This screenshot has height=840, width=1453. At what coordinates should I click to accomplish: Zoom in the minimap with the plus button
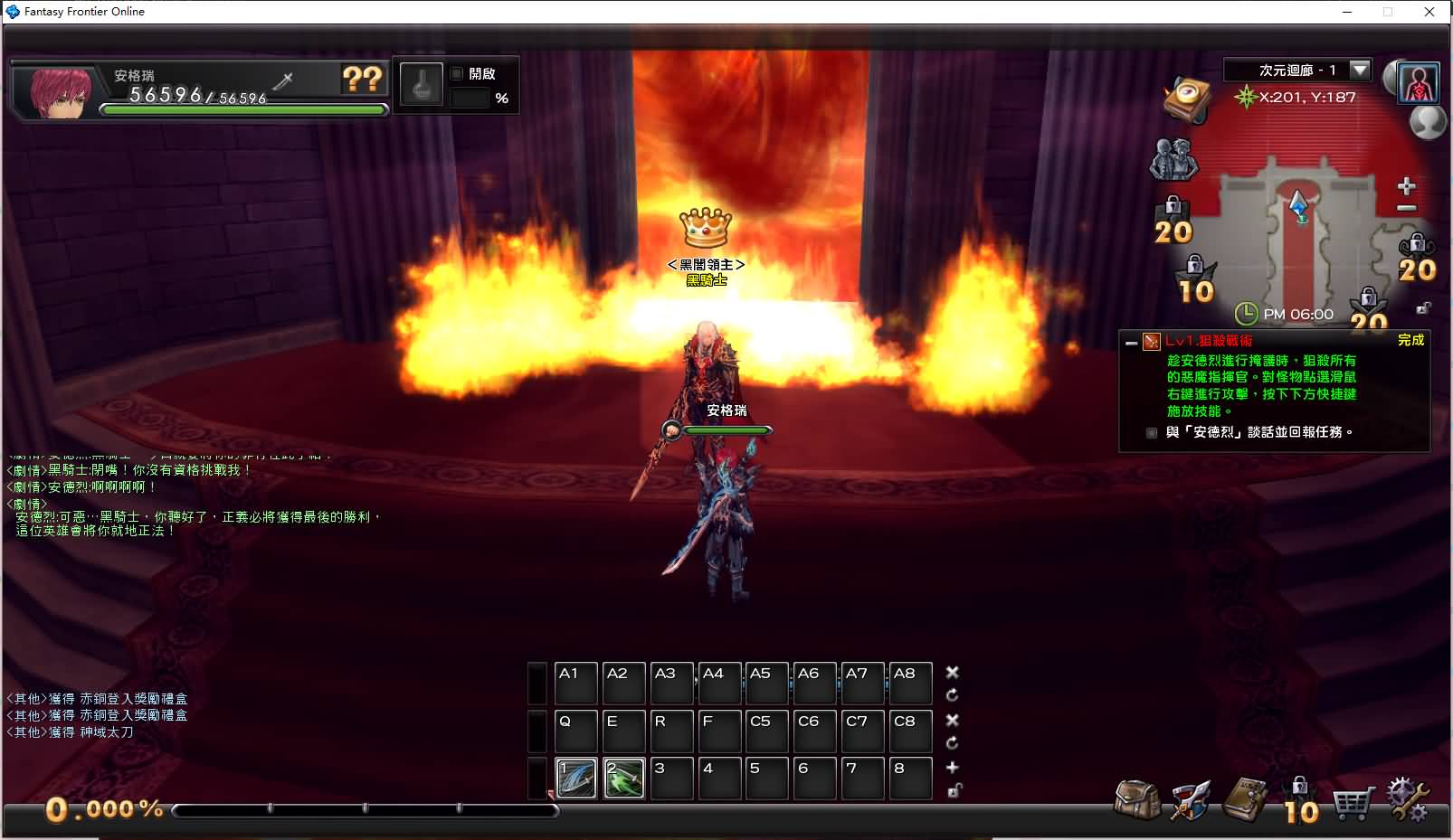point(1406,186)
